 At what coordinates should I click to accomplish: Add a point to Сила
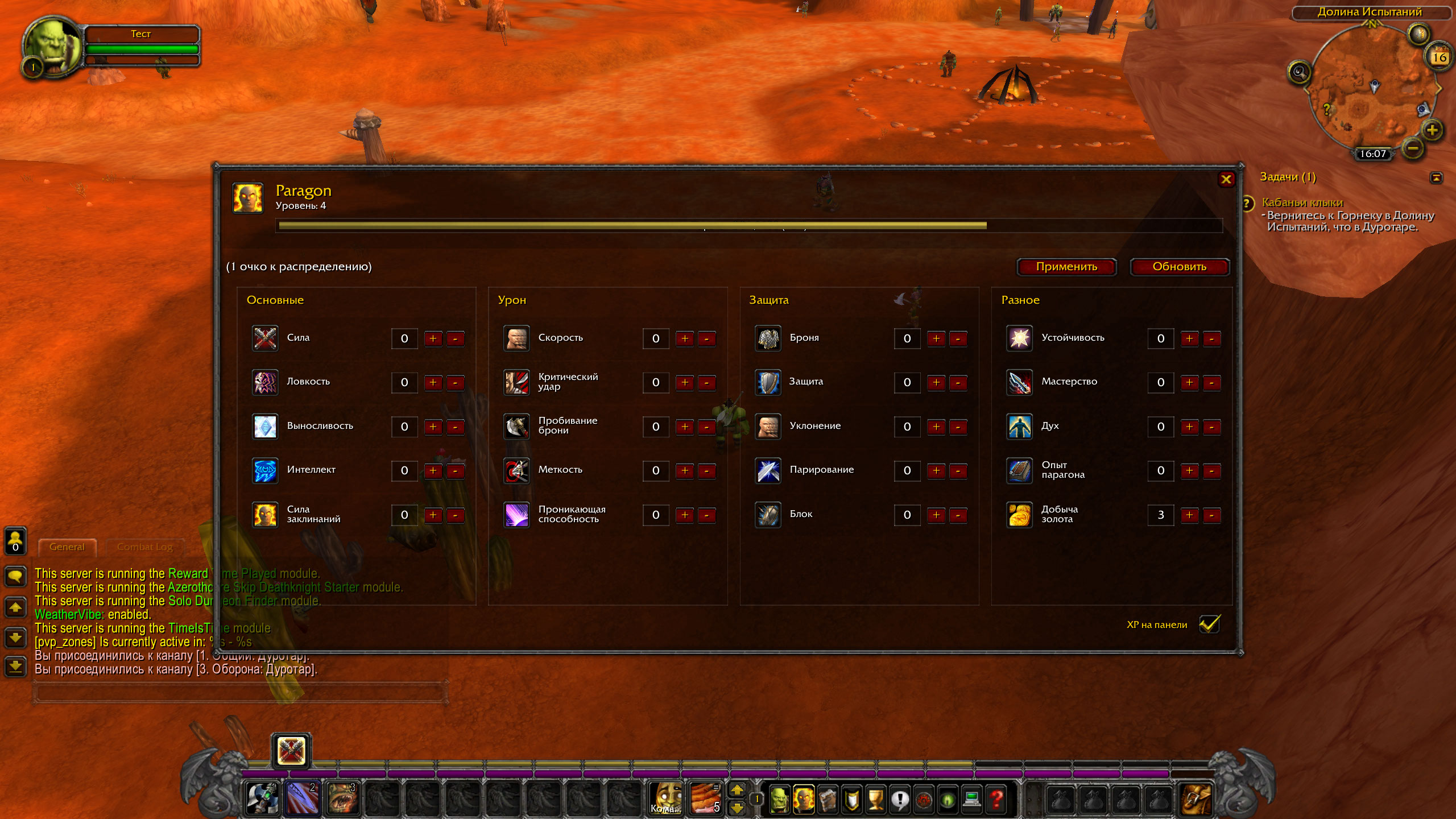(x=433, y=339)
